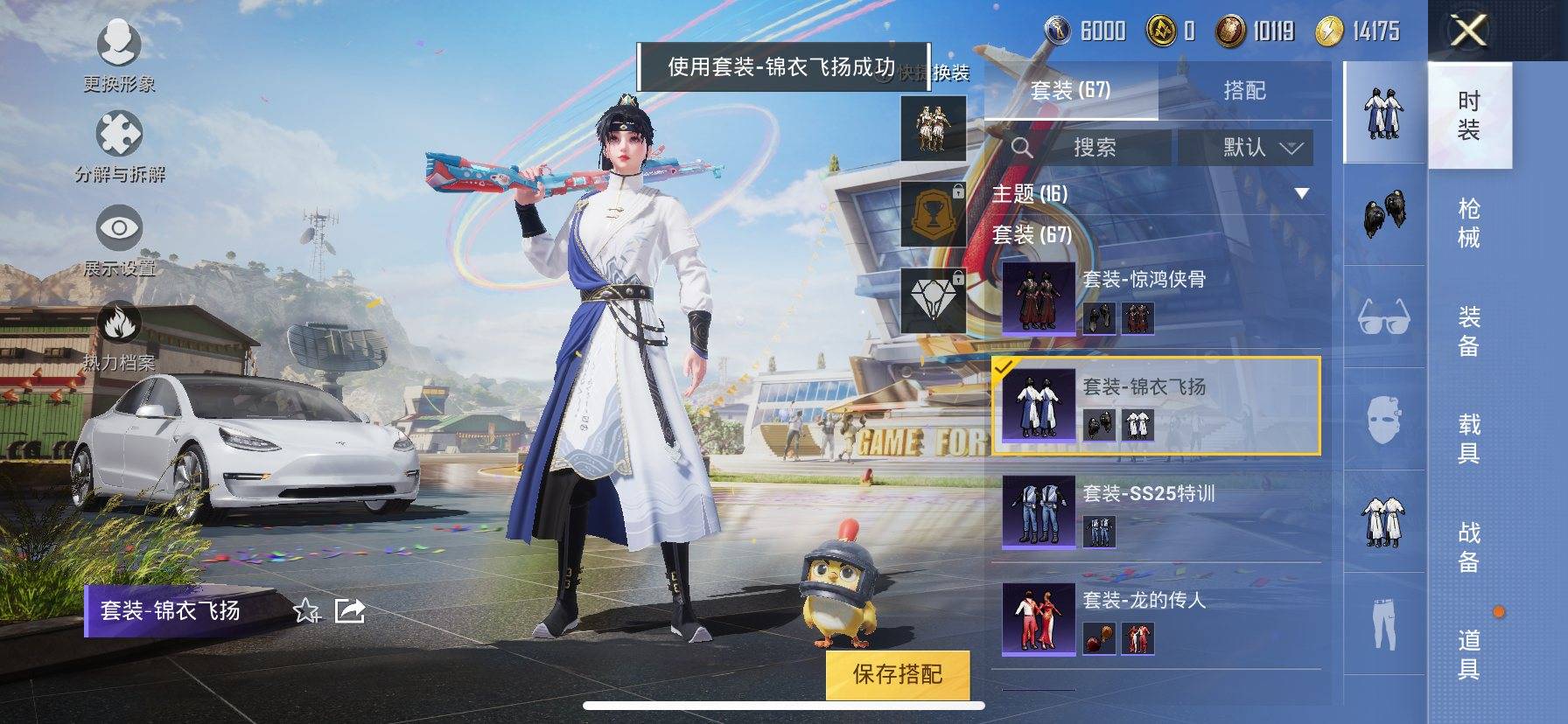Switch to the 搭配 tab
This screenshot has width=1568, height=724.
click(x=1244, y=90)
